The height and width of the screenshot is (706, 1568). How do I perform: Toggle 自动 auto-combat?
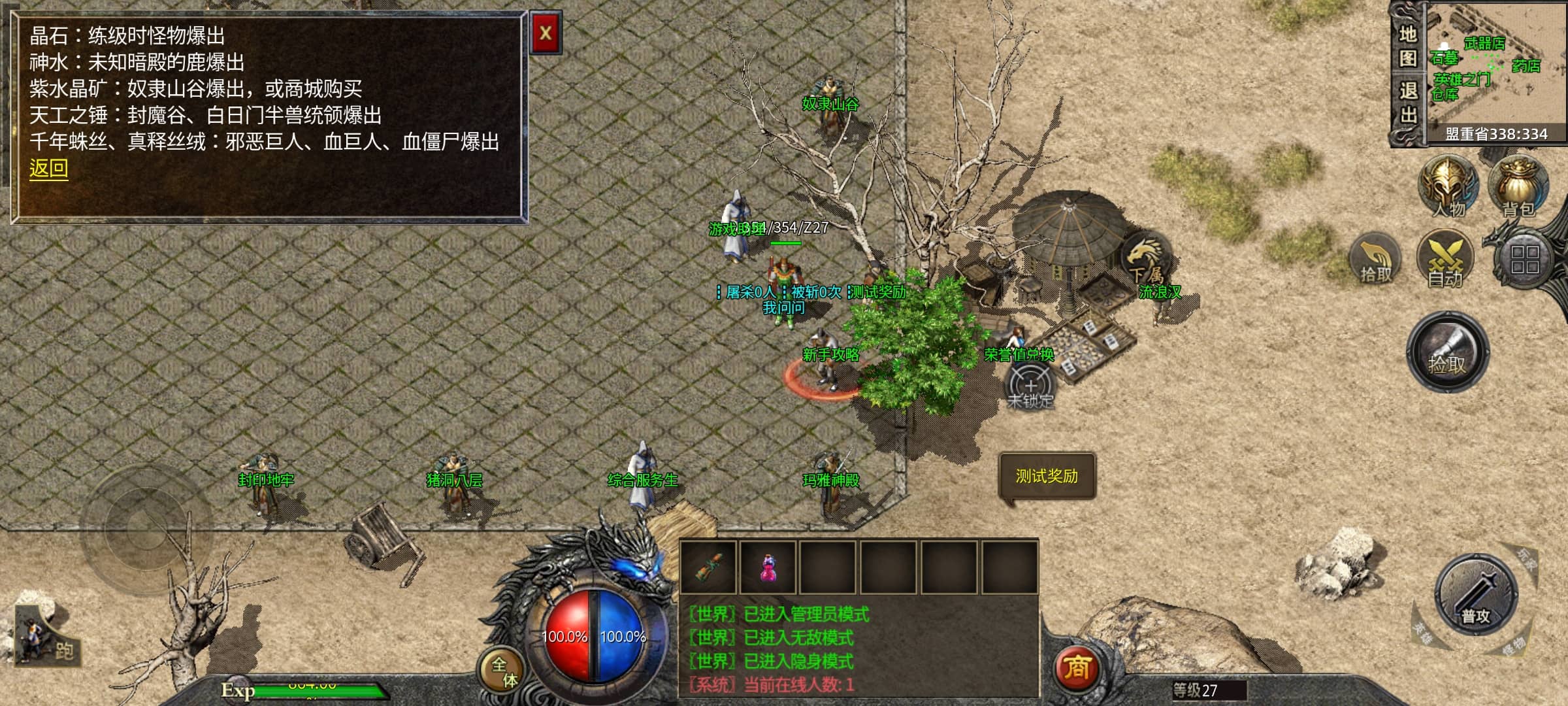[x=1445, y=260]
